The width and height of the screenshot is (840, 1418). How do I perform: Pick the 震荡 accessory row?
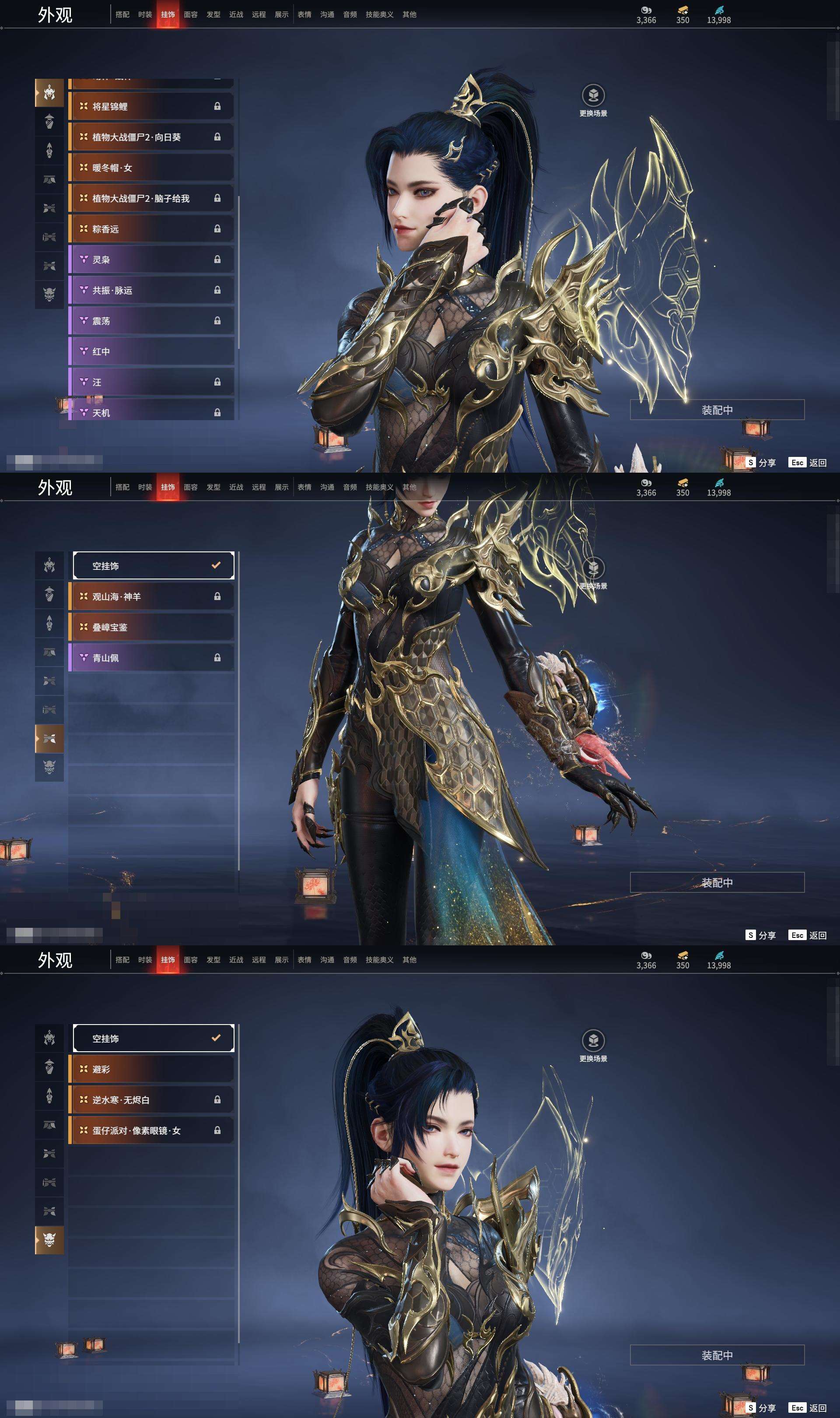(150, 320)
